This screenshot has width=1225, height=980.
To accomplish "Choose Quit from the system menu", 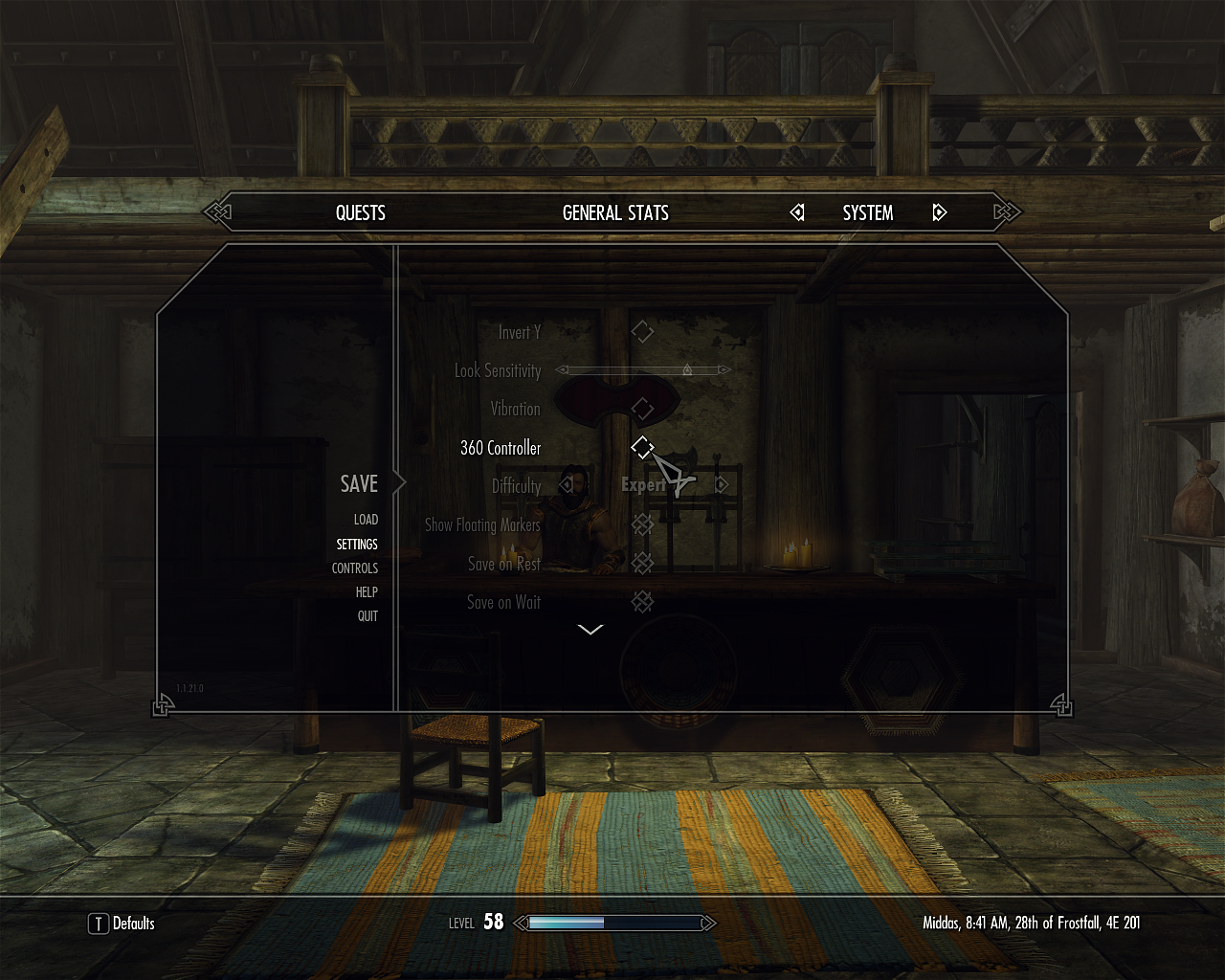I will [367, 616].
